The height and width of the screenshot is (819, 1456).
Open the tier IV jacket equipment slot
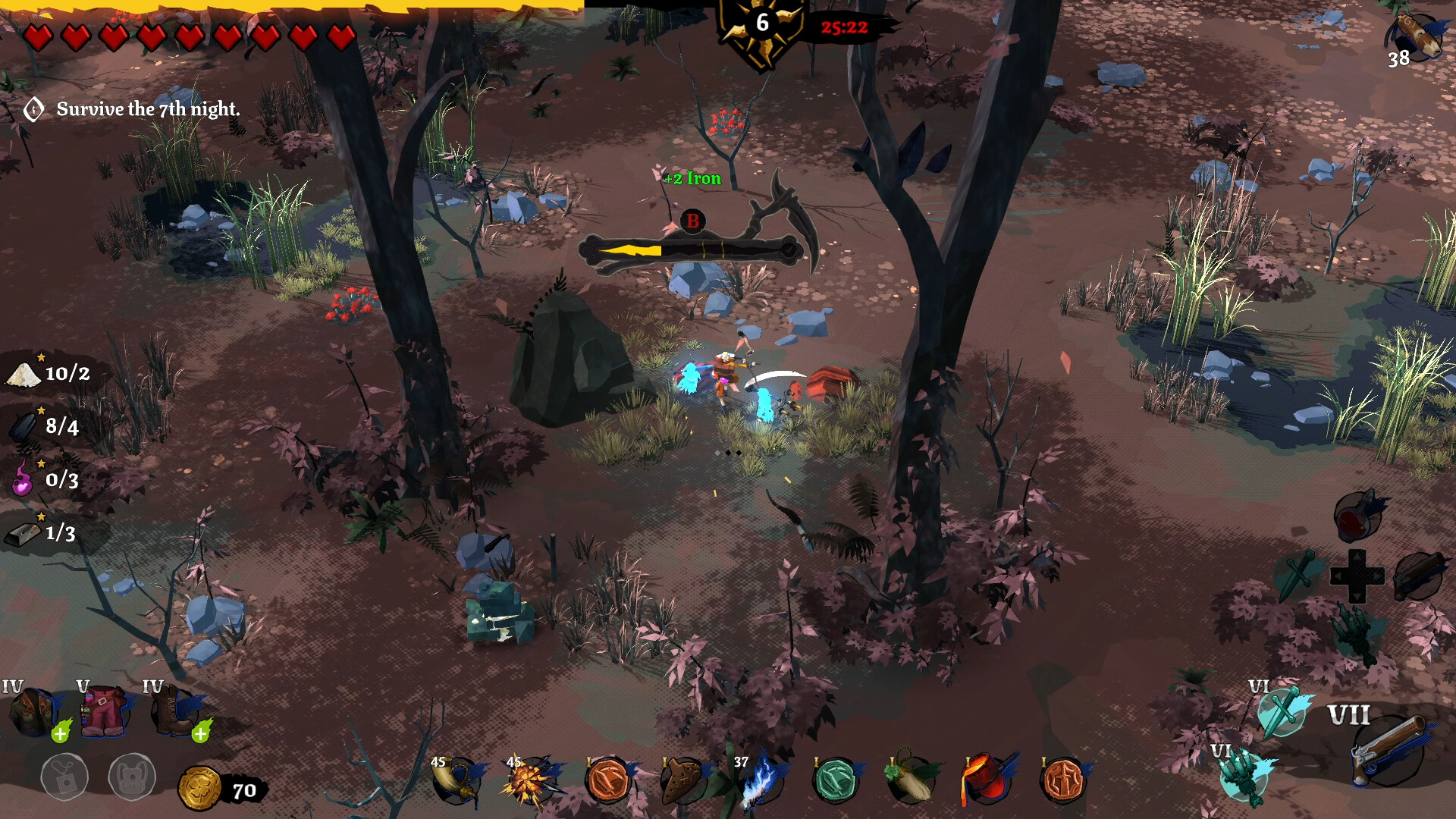click(32, 713)
